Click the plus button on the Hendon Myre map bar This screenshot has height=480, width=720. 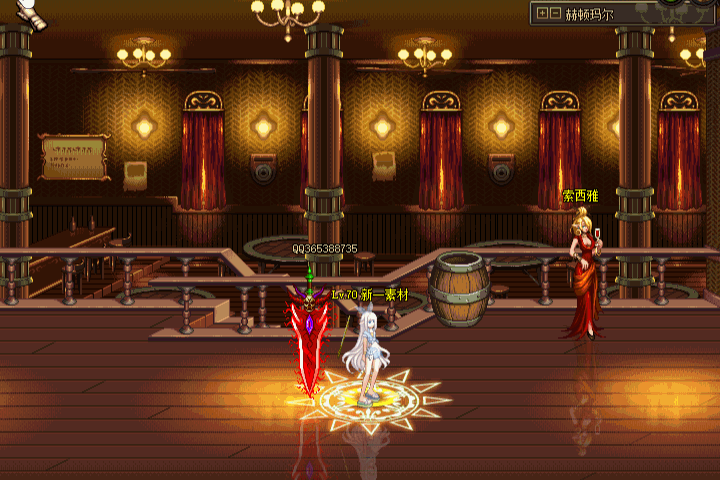click(542, 14)
